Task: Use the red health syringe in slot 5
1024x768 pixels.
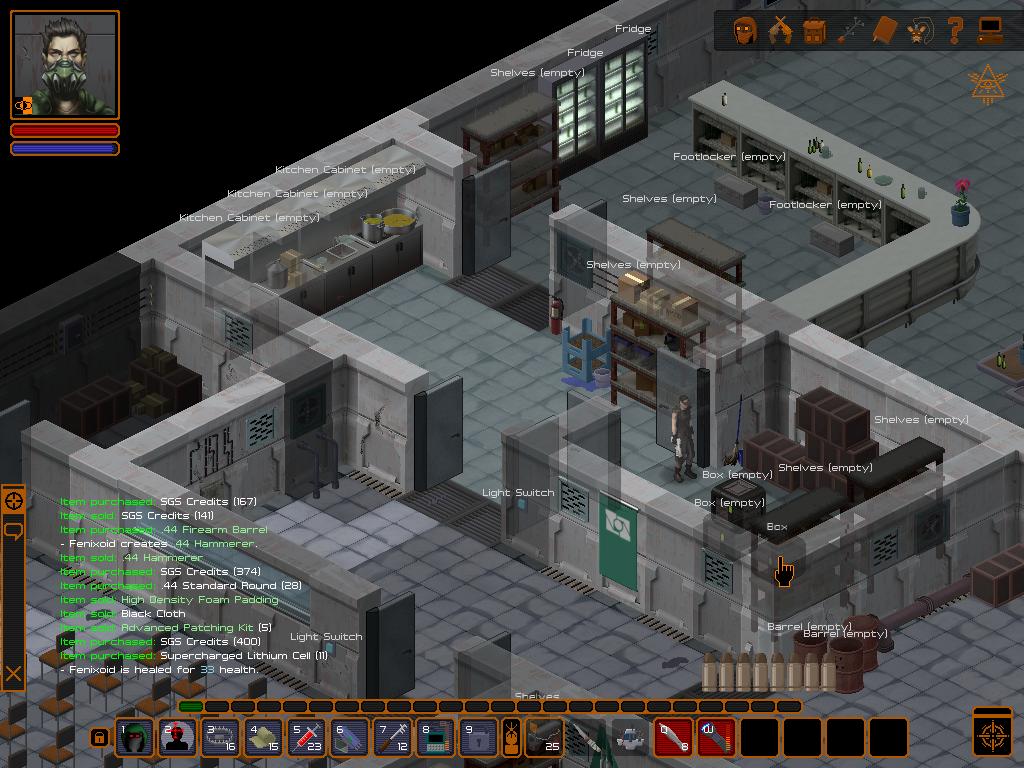Action: pyautogui.click(x=306, y=738)
